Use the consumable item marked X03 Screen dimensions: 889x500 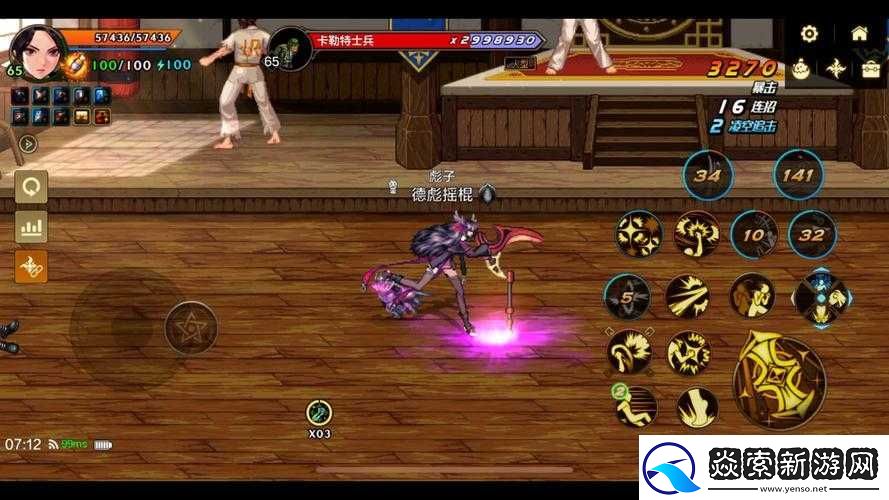coord(319,412)
